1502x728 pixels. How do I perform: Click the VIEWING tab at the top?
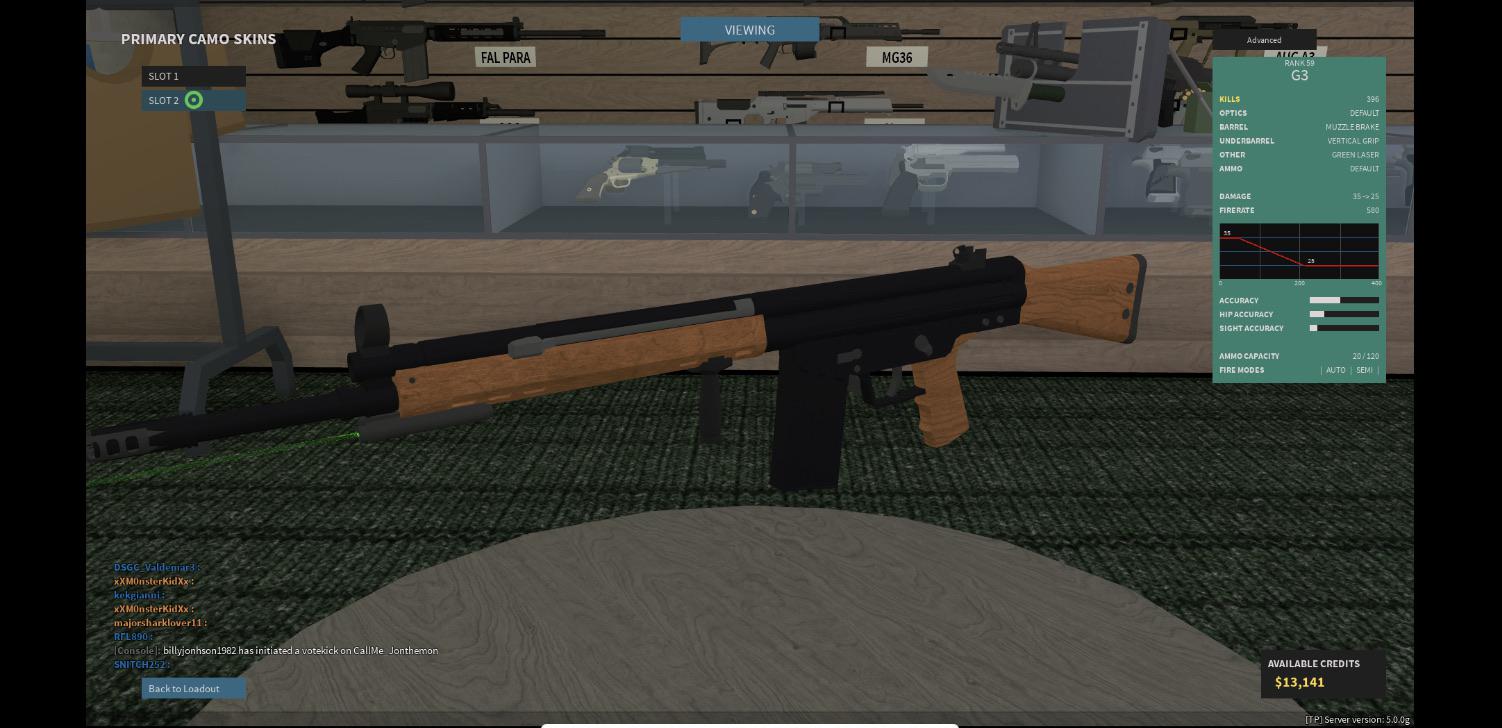pos(750,30)
